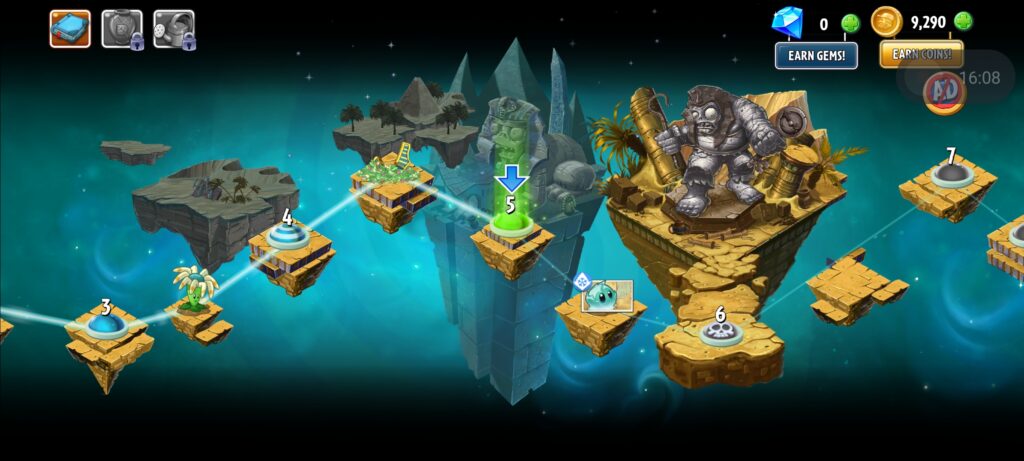Pick the level 7 map node

pyautogui.click(x=950, y=173)
